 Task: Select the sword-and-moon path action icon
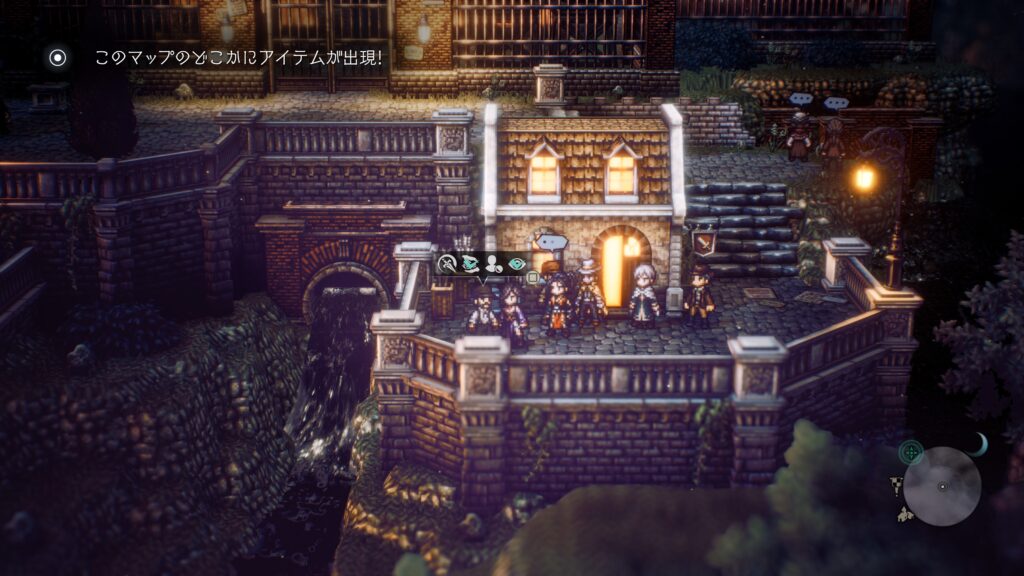tap(448, 264)
